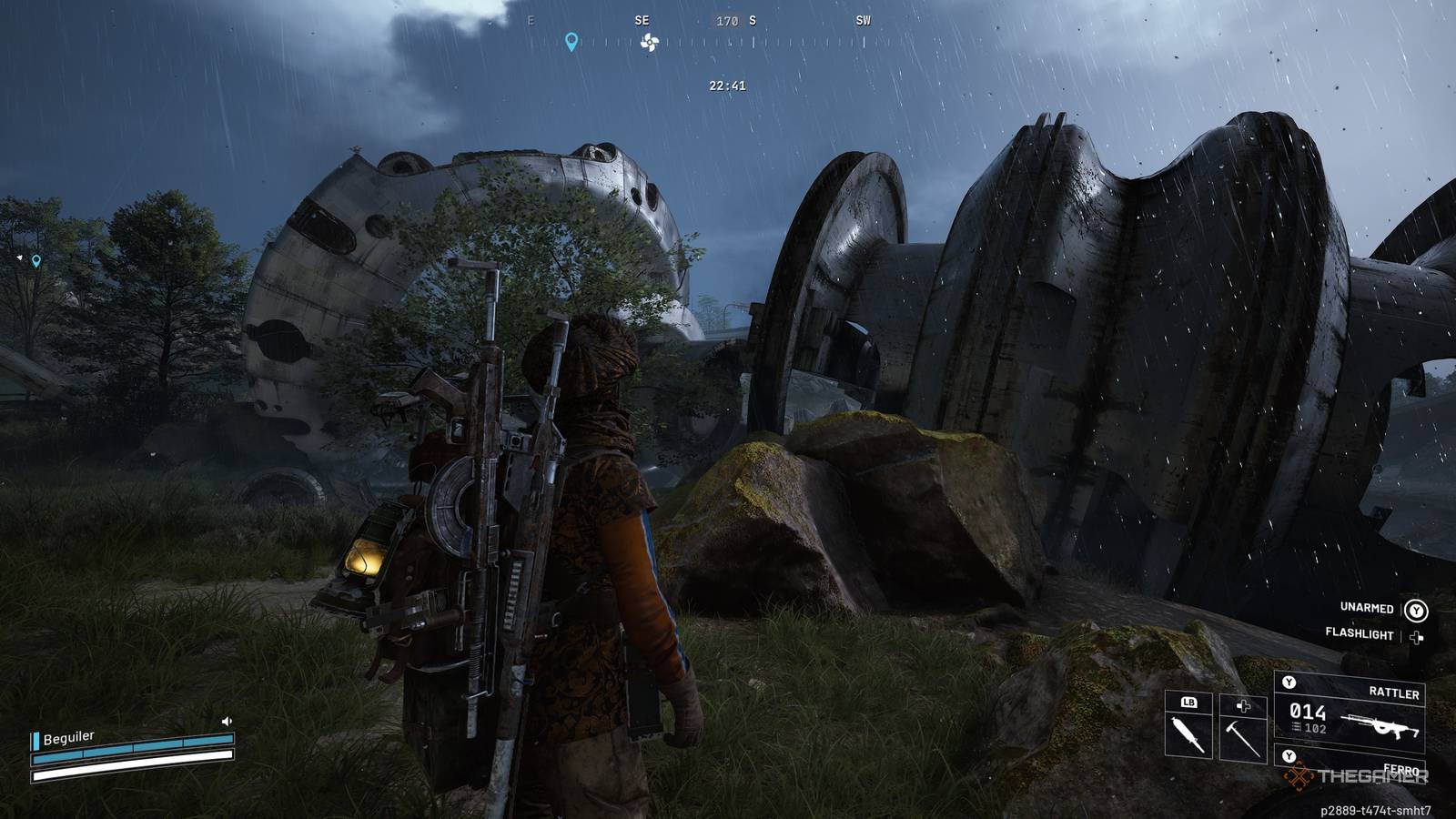Toggle the flashlight via the FLASHLIGHT prompt

point(1360,633)
